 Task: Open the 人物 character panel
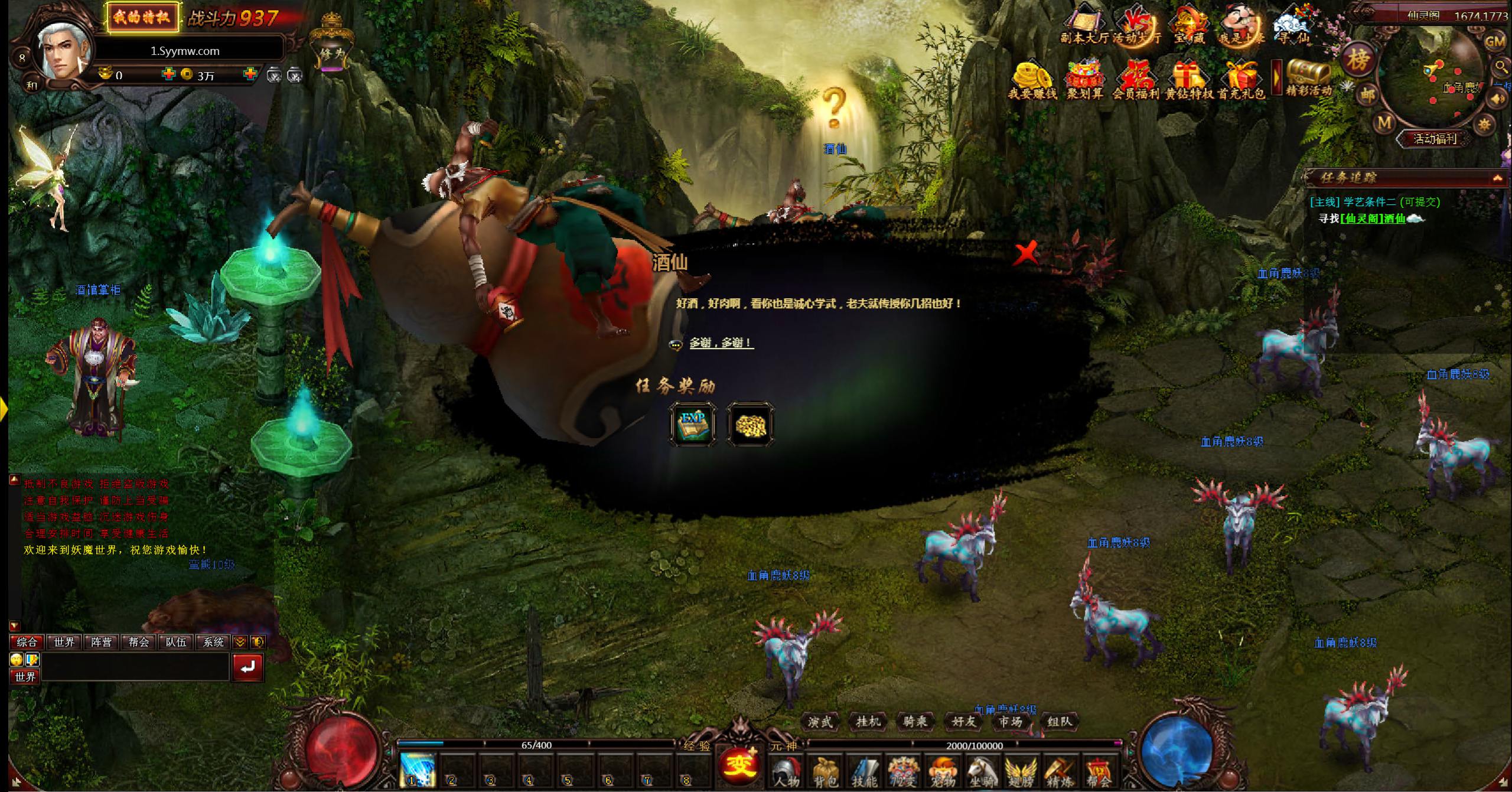[x=786, y=771]
